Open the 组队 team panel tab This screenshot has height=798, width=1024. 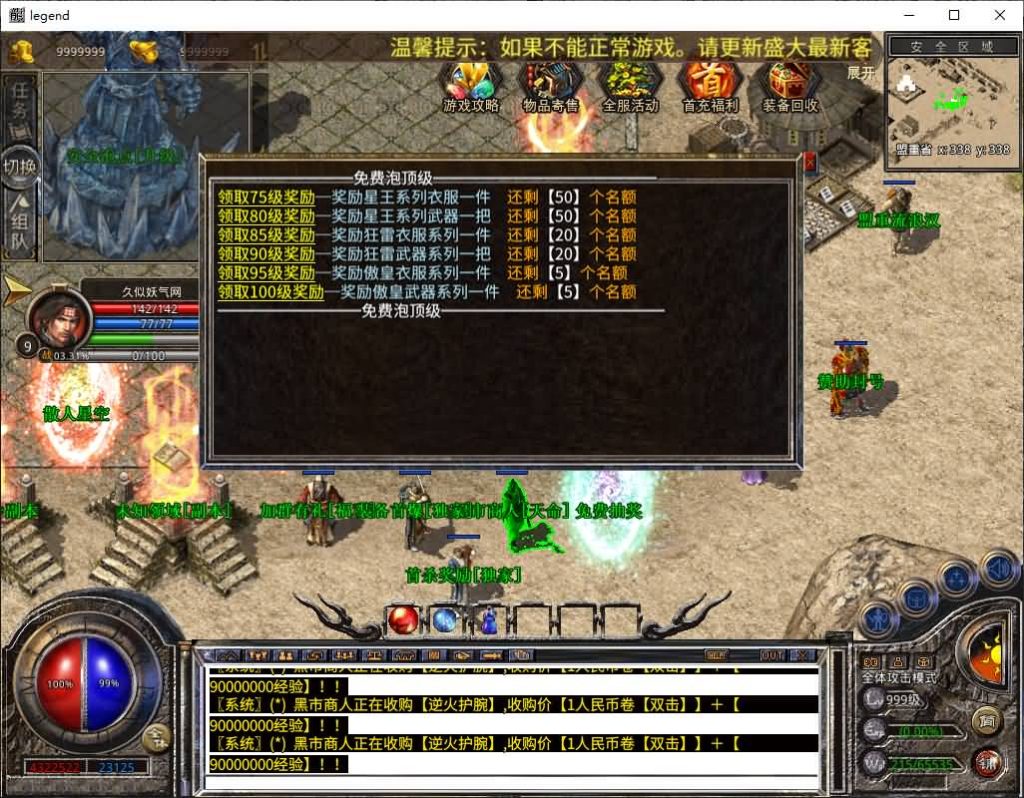pos(20,230)
